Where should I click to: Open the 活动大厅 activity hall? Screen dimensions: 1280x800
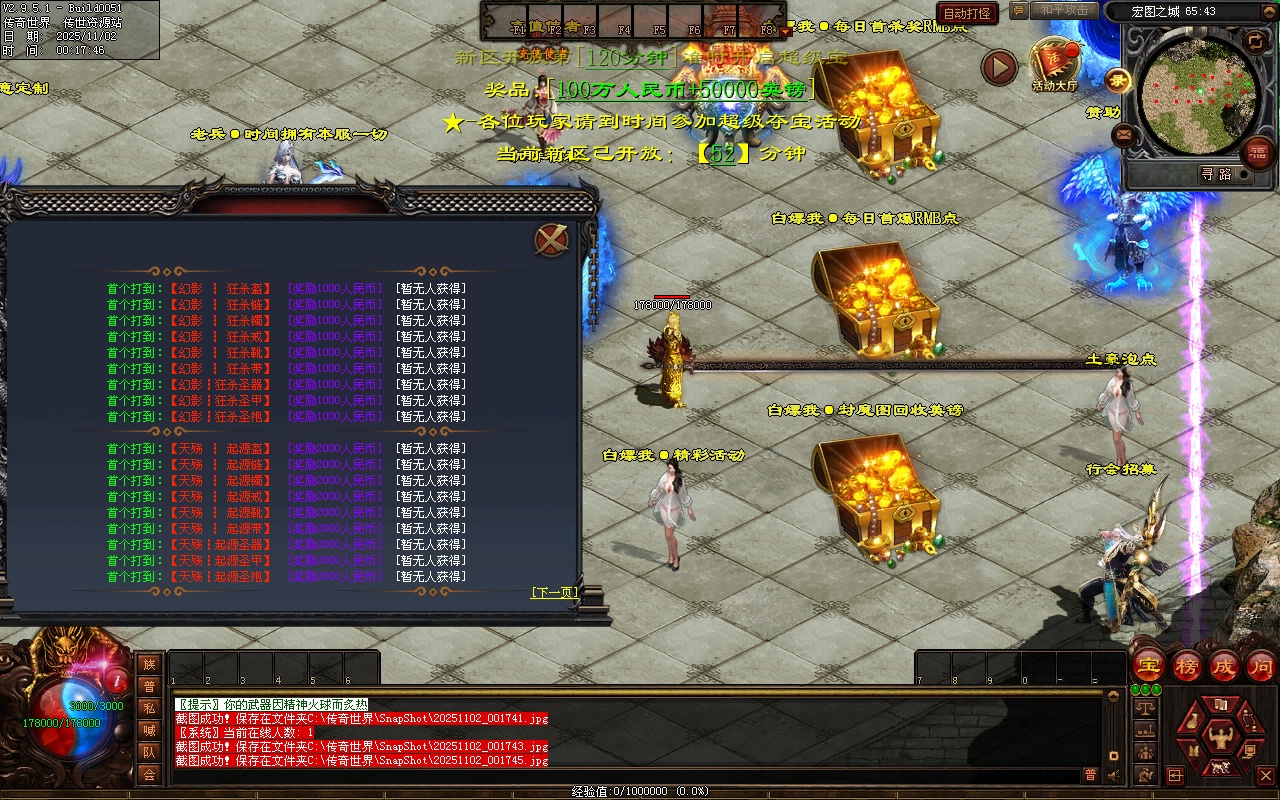(1054, 65)
